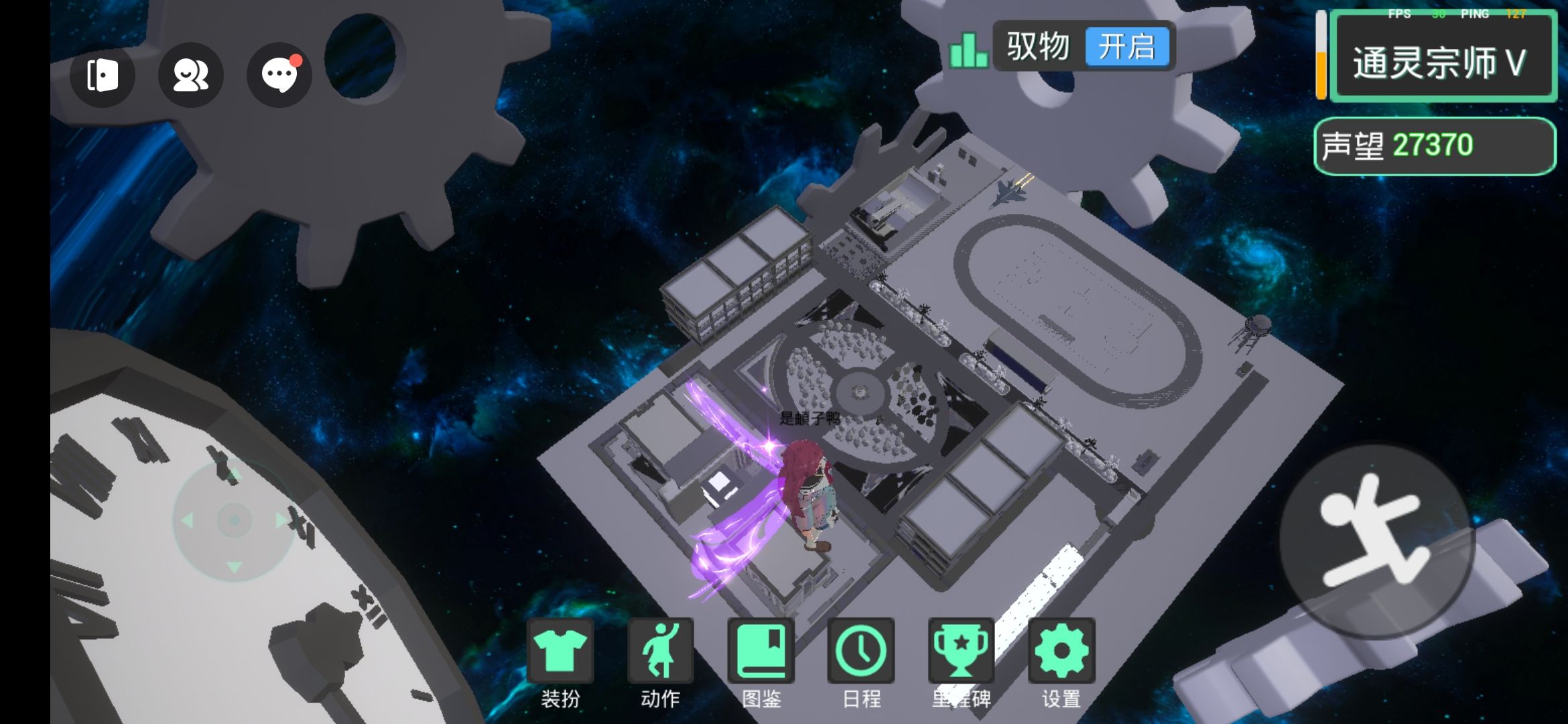1568x724 pixels.
Task: Open the green bar chart leaderboard
Action: (968, 50)
